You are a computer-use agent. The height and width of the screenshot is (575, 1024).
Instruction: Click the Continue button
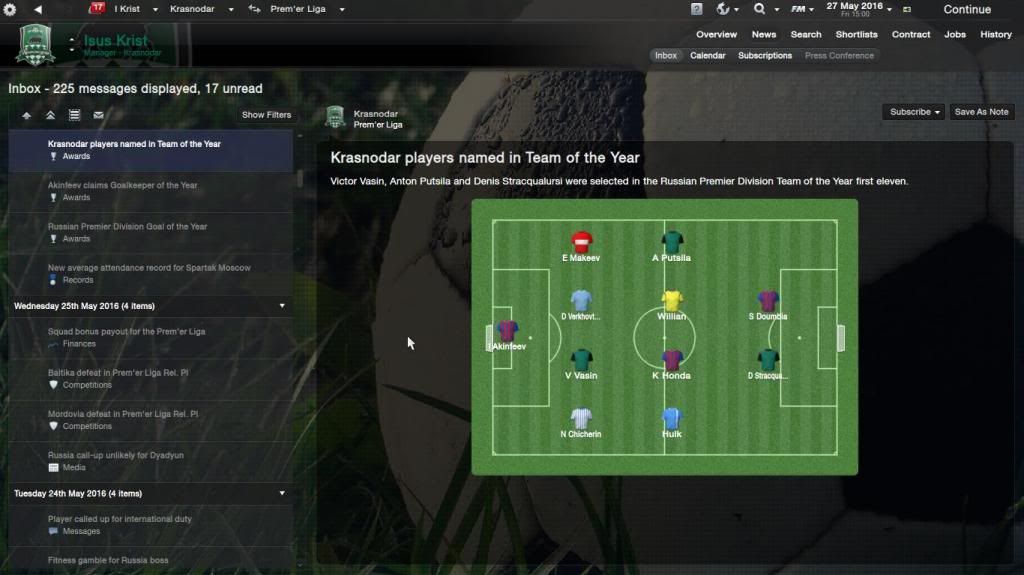click(966, 10)
